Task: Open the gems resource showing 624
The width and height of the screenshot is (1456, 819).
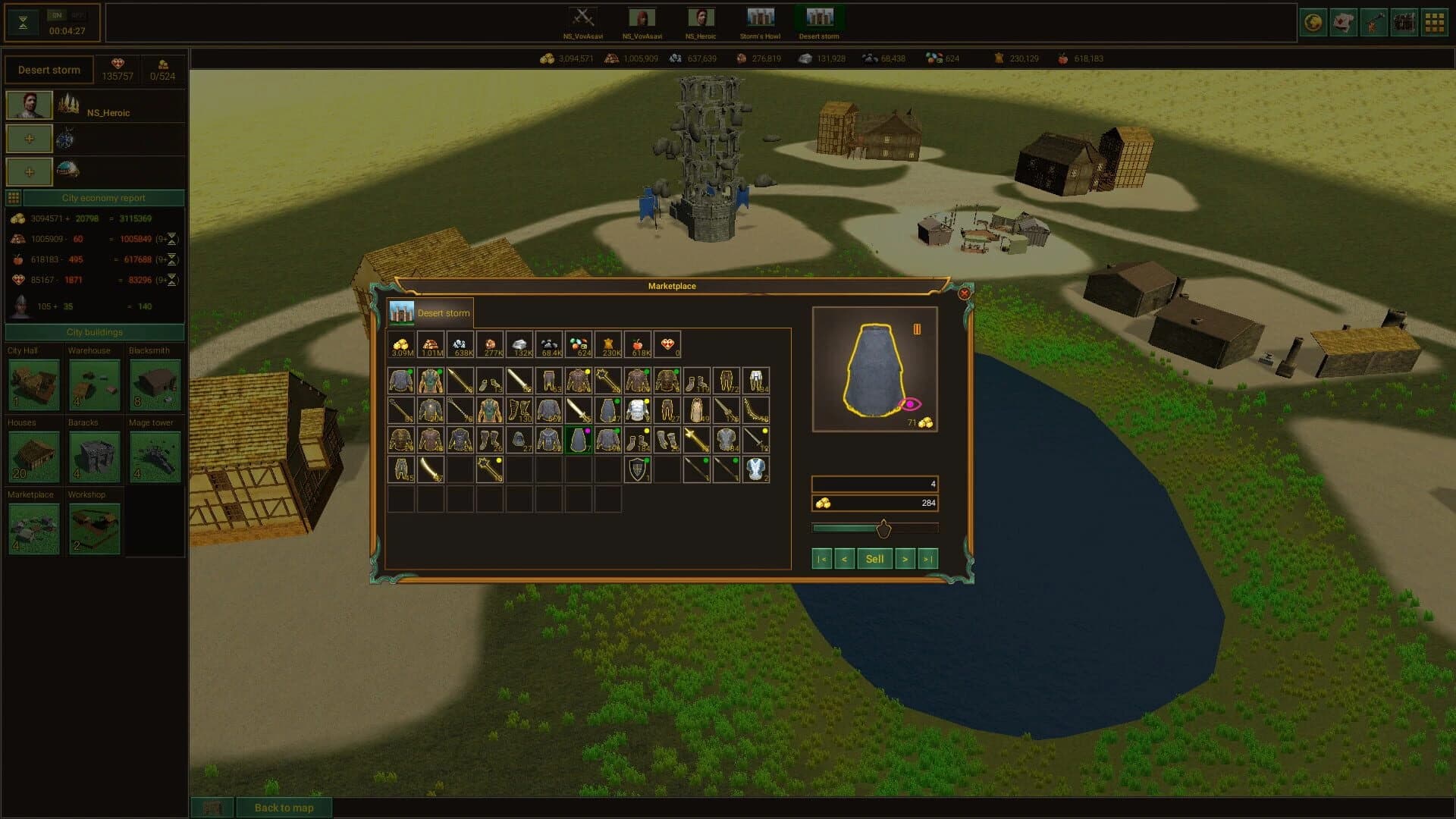Action: (578, 344)
